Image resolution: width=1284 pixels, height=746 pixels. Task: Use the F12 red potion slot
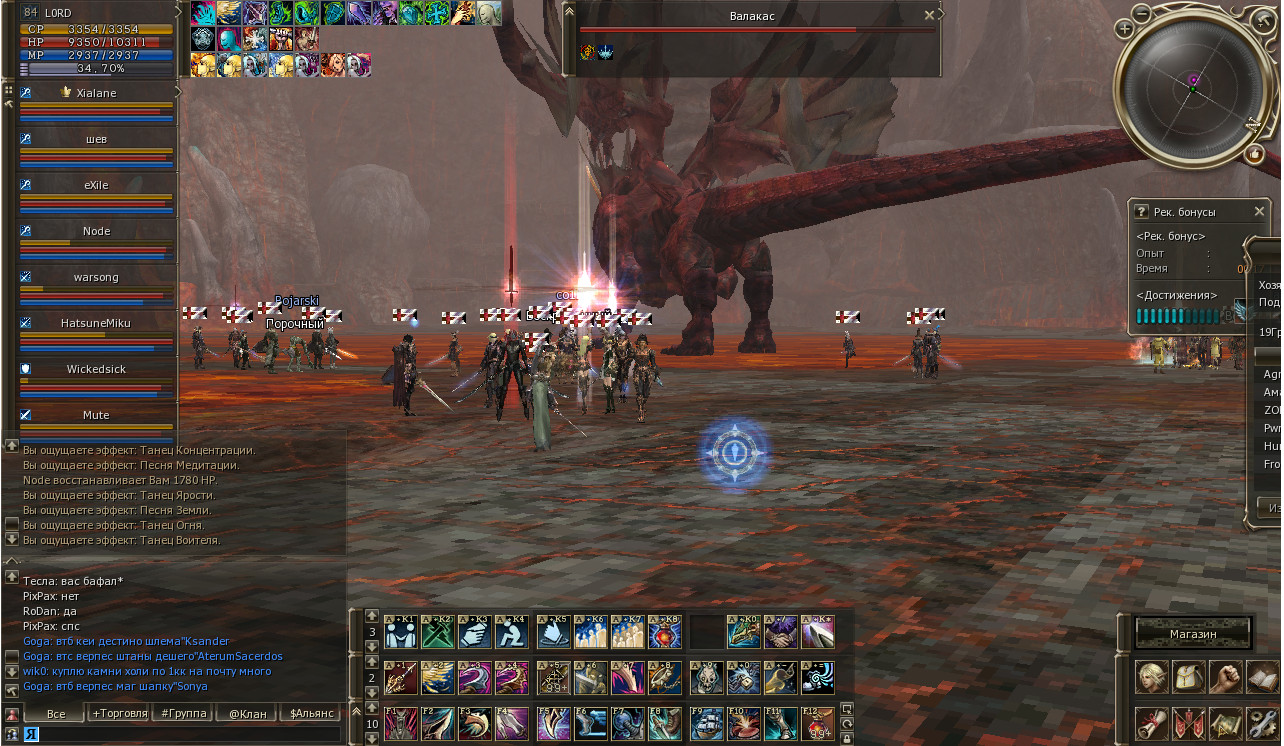click(817, 724)
